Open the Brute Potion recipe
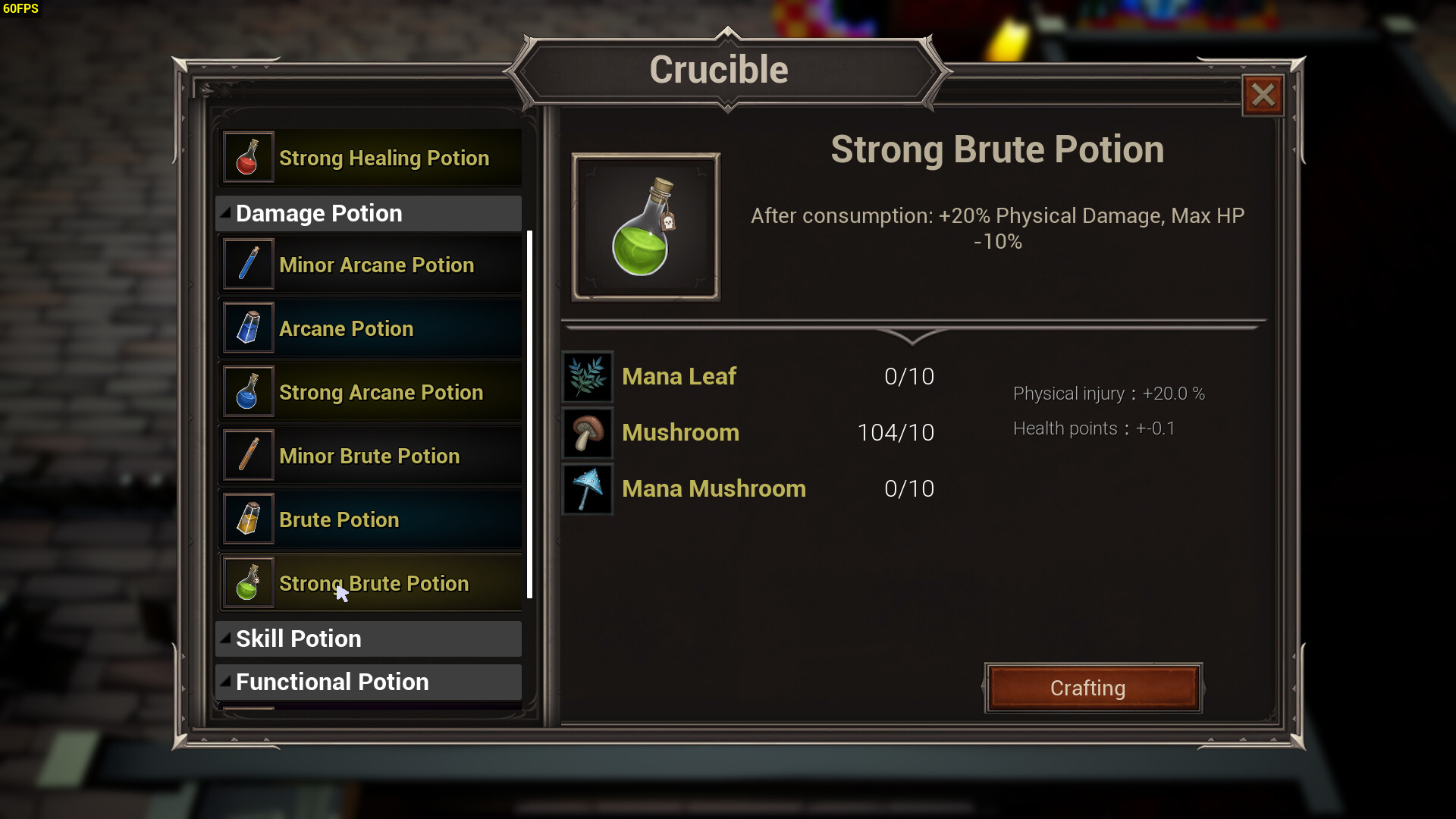 372,519
